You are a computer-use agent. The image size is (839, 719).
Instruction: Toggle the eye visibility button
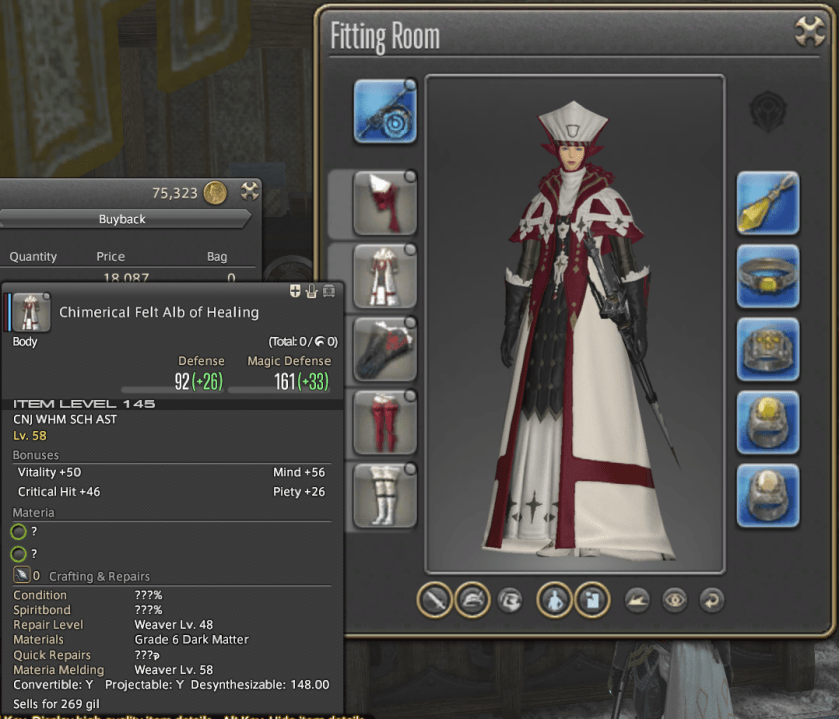tap(673, 600)
